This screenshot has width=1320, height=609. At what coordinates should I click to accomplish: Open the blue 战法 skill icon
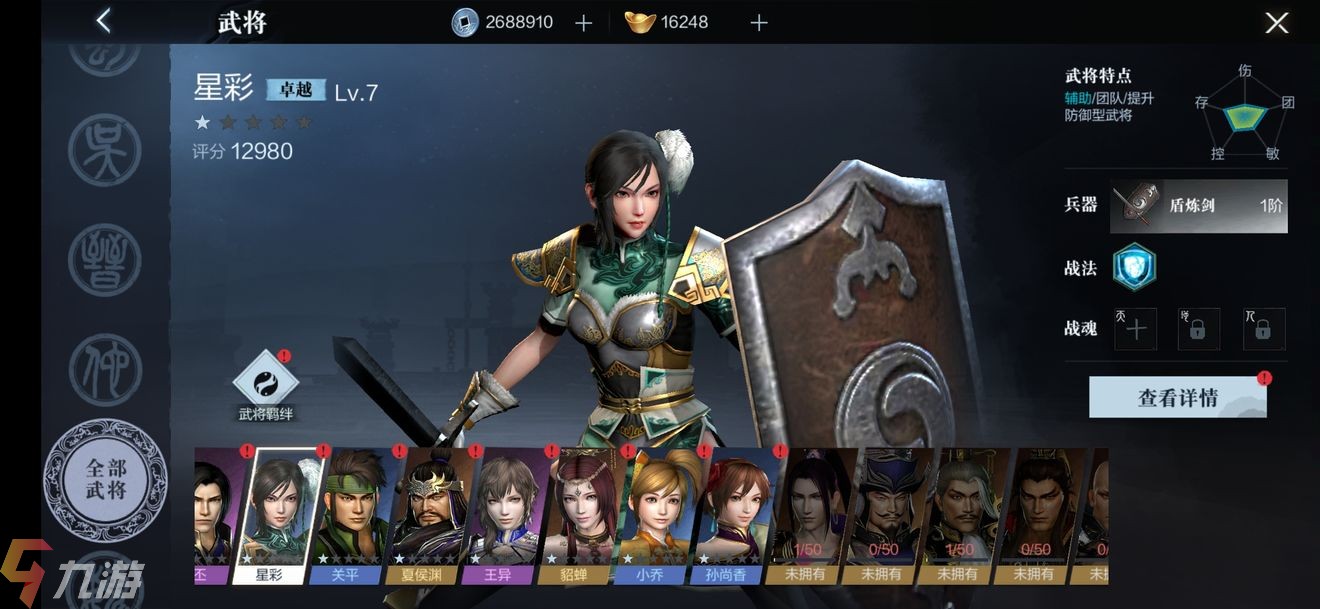[x=1135, y=266]
